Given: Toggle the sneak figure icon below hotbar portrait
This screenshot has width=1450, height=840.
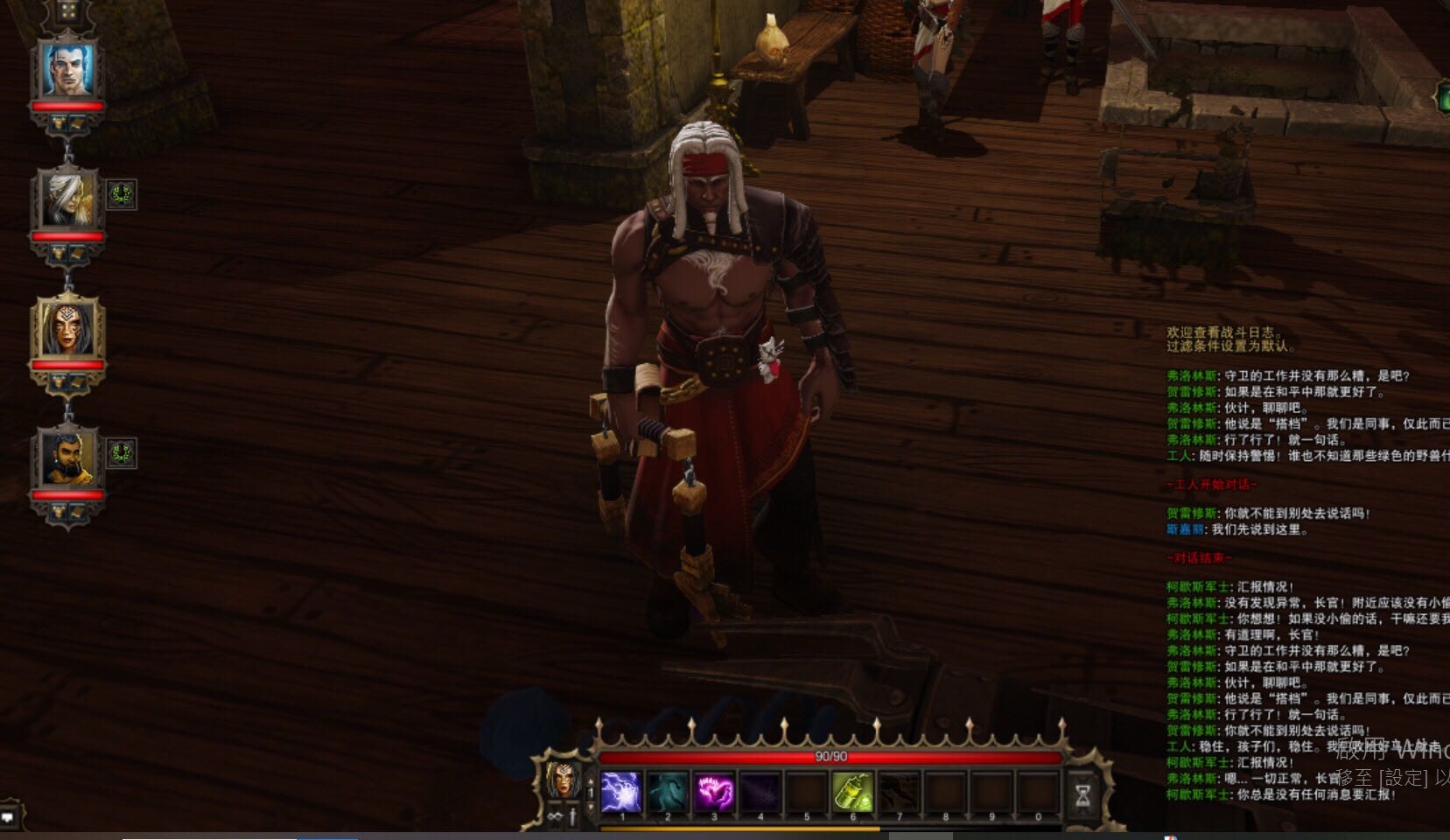Looking at the screenshot, I should [573, 817].
